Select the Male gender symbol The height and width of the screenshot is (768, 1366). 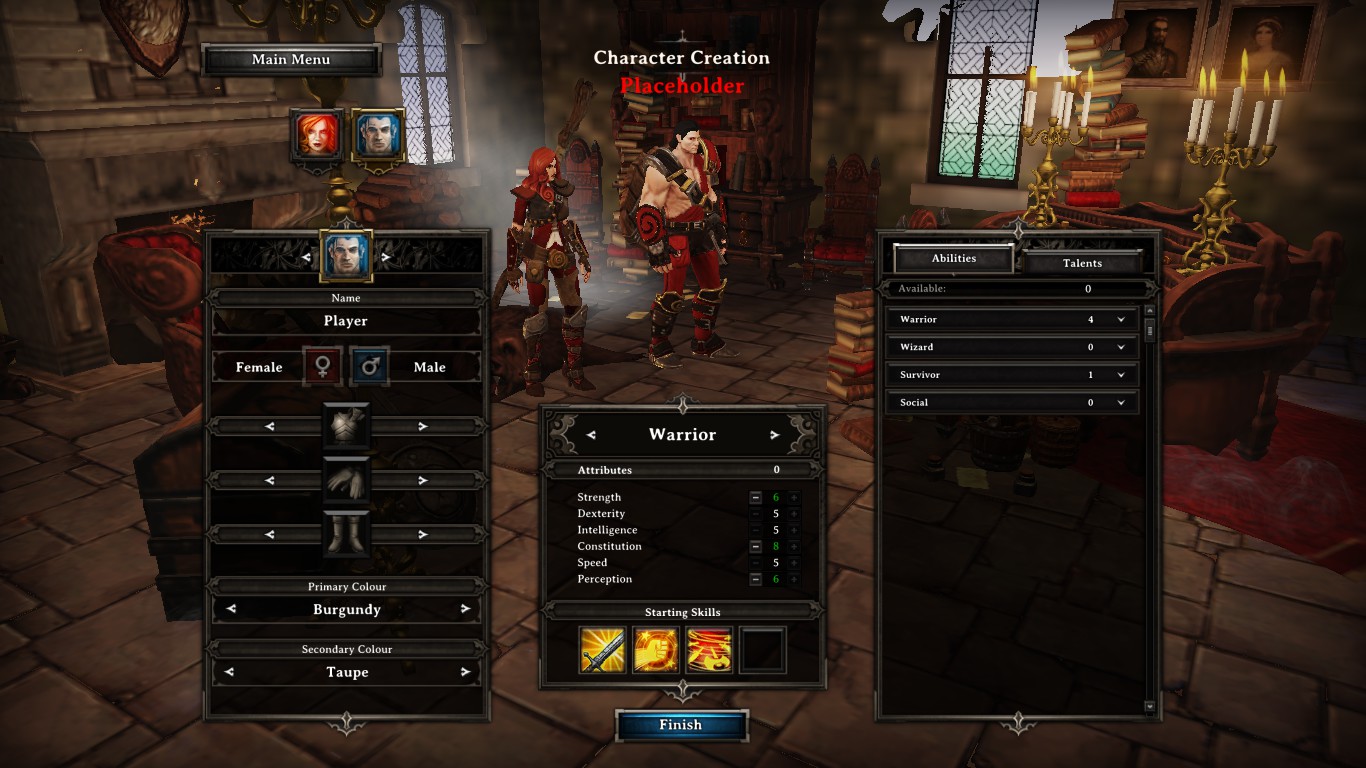(369, 366)
